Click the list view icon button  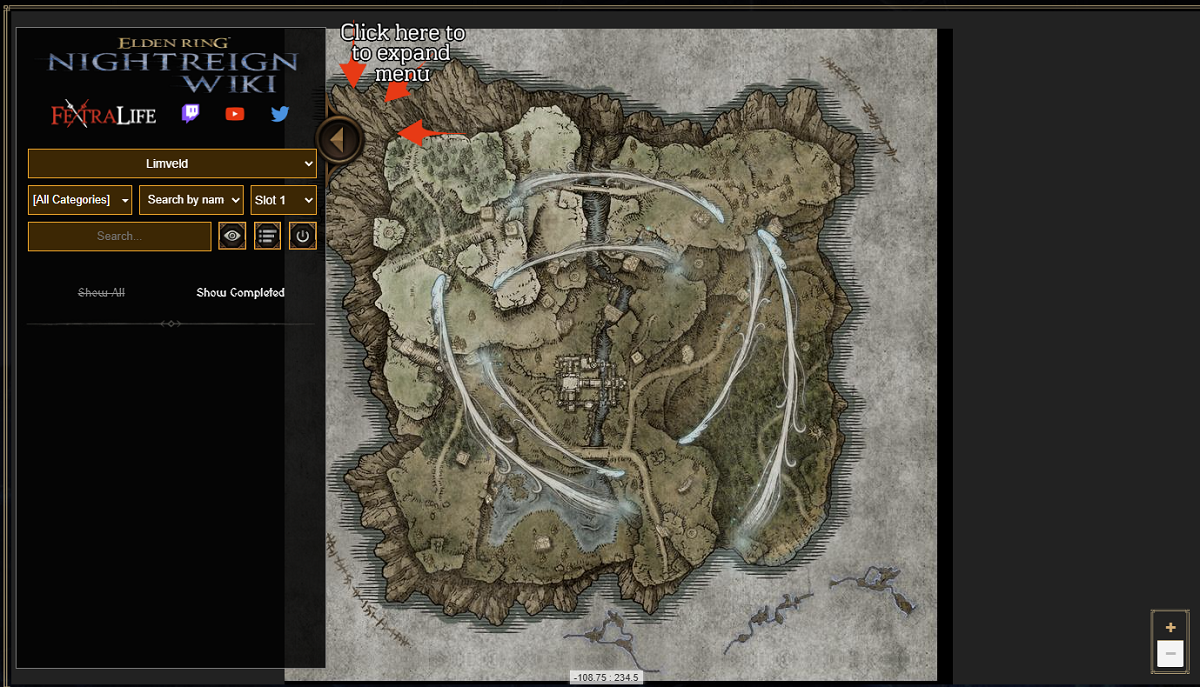267,237
